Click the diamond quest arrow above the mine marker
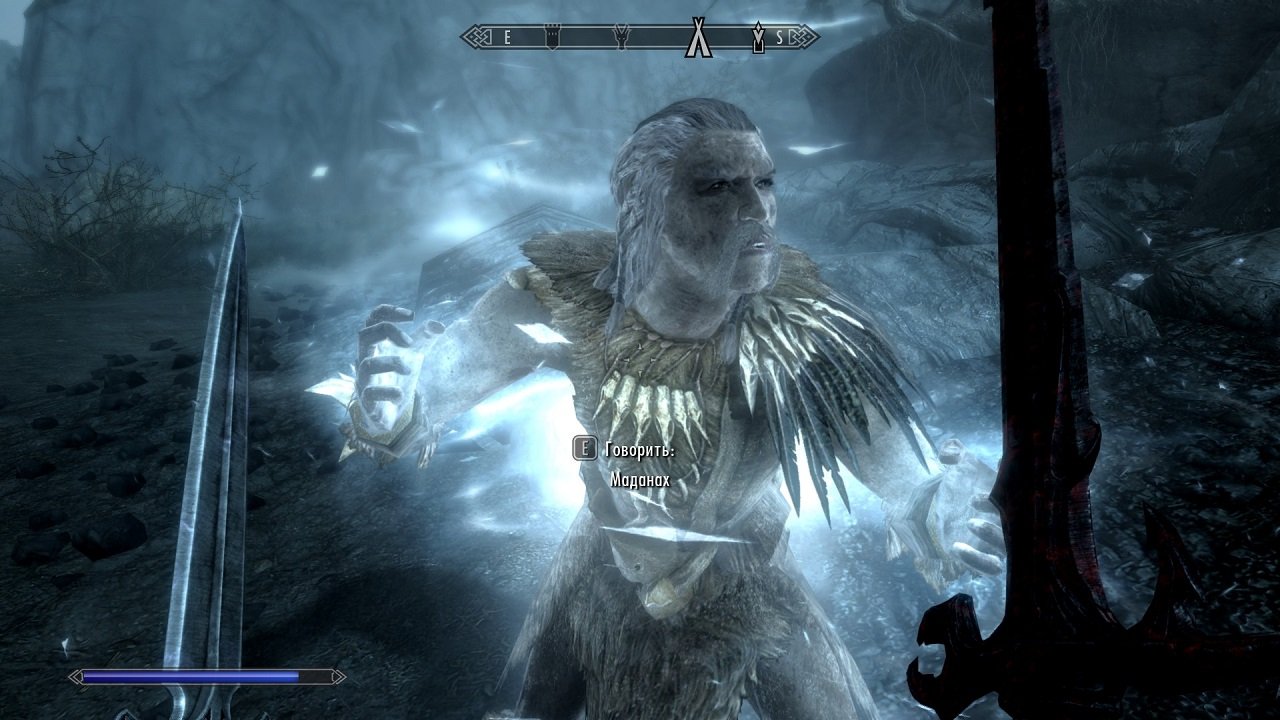 pos(759,27)
